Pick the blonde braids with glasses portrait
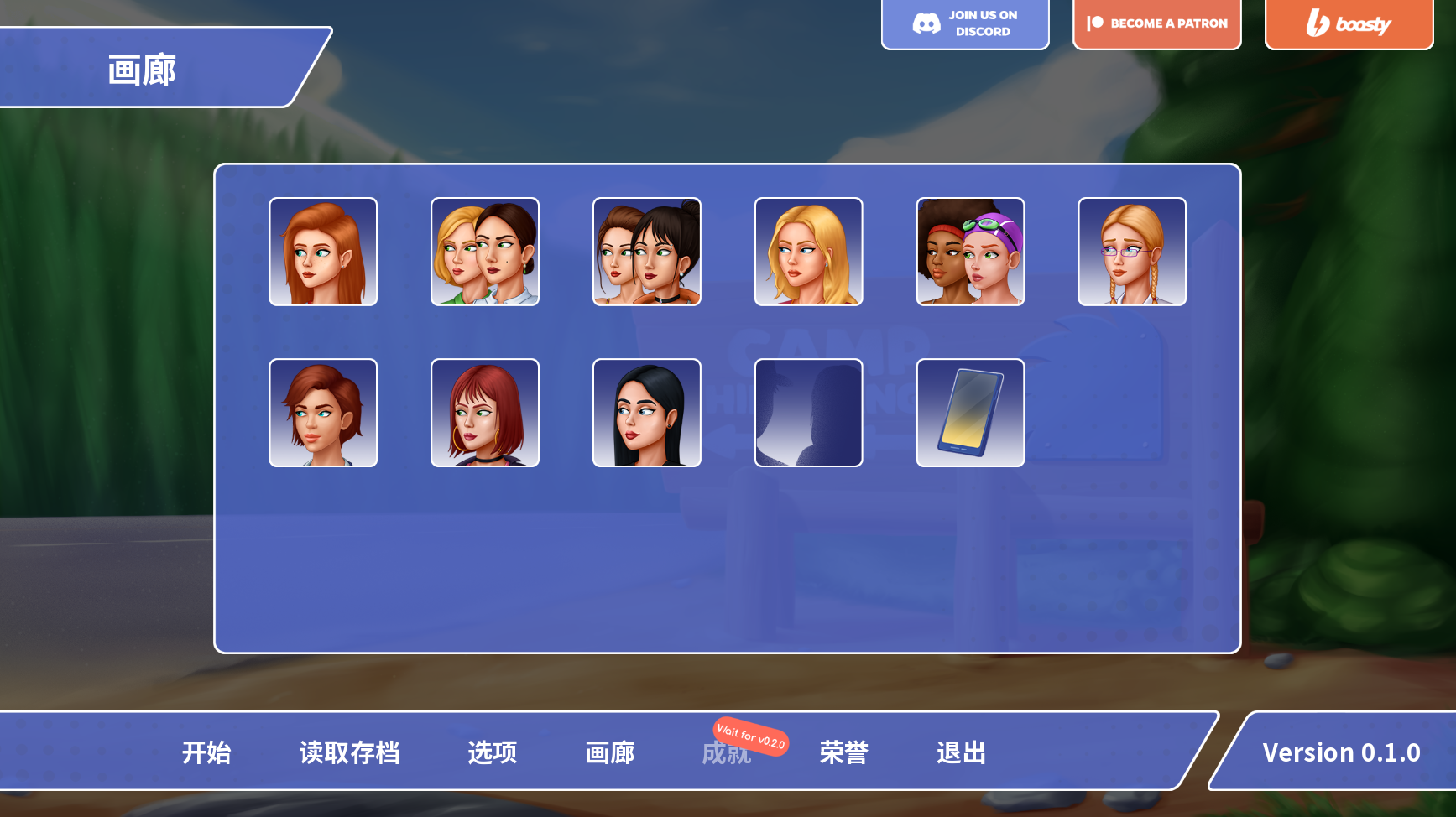The height and width of the screenshot is (817, 1456). click(1132, 252)
